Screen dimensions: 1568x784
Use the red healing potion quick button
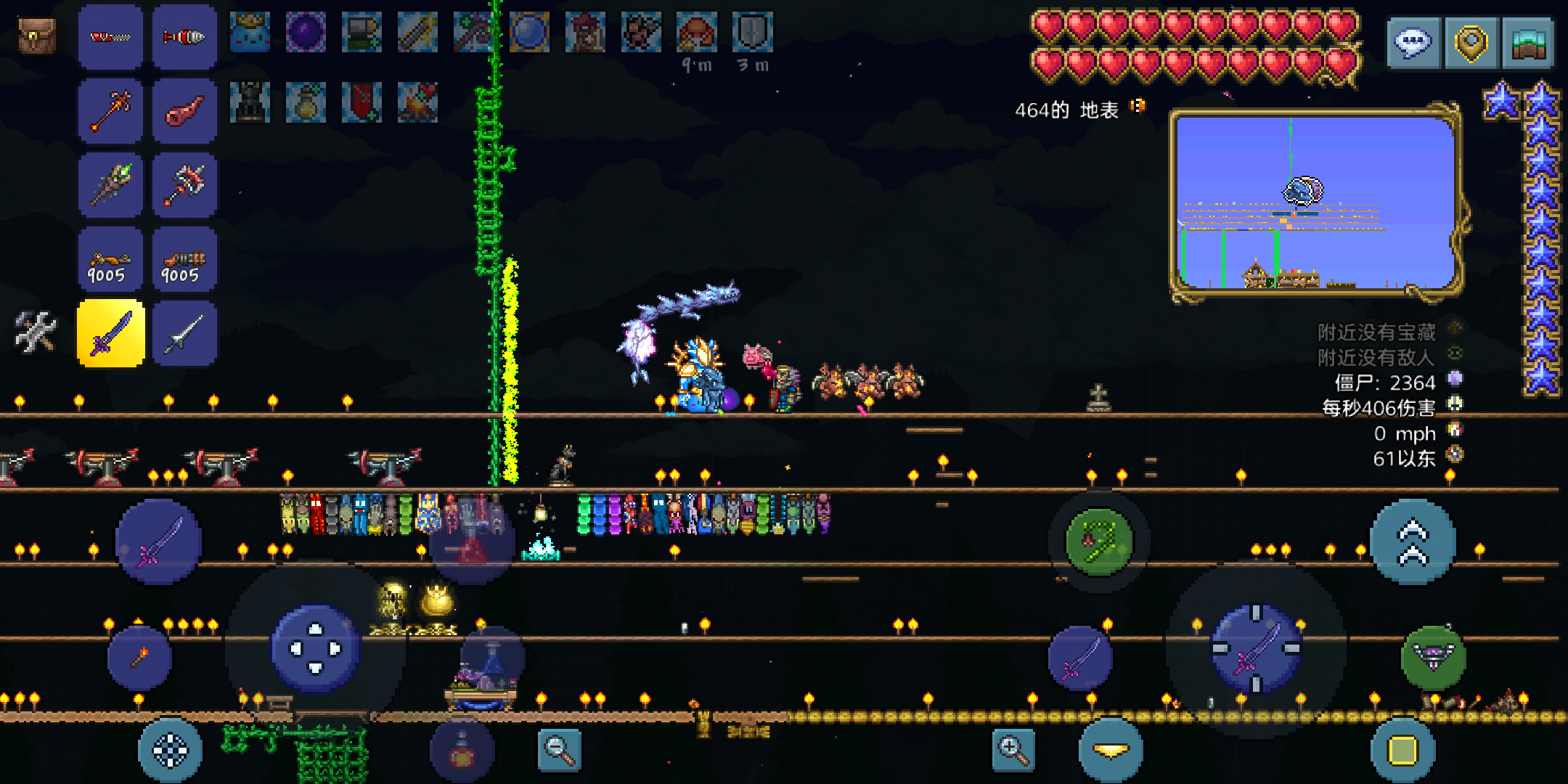coord(462,752)
